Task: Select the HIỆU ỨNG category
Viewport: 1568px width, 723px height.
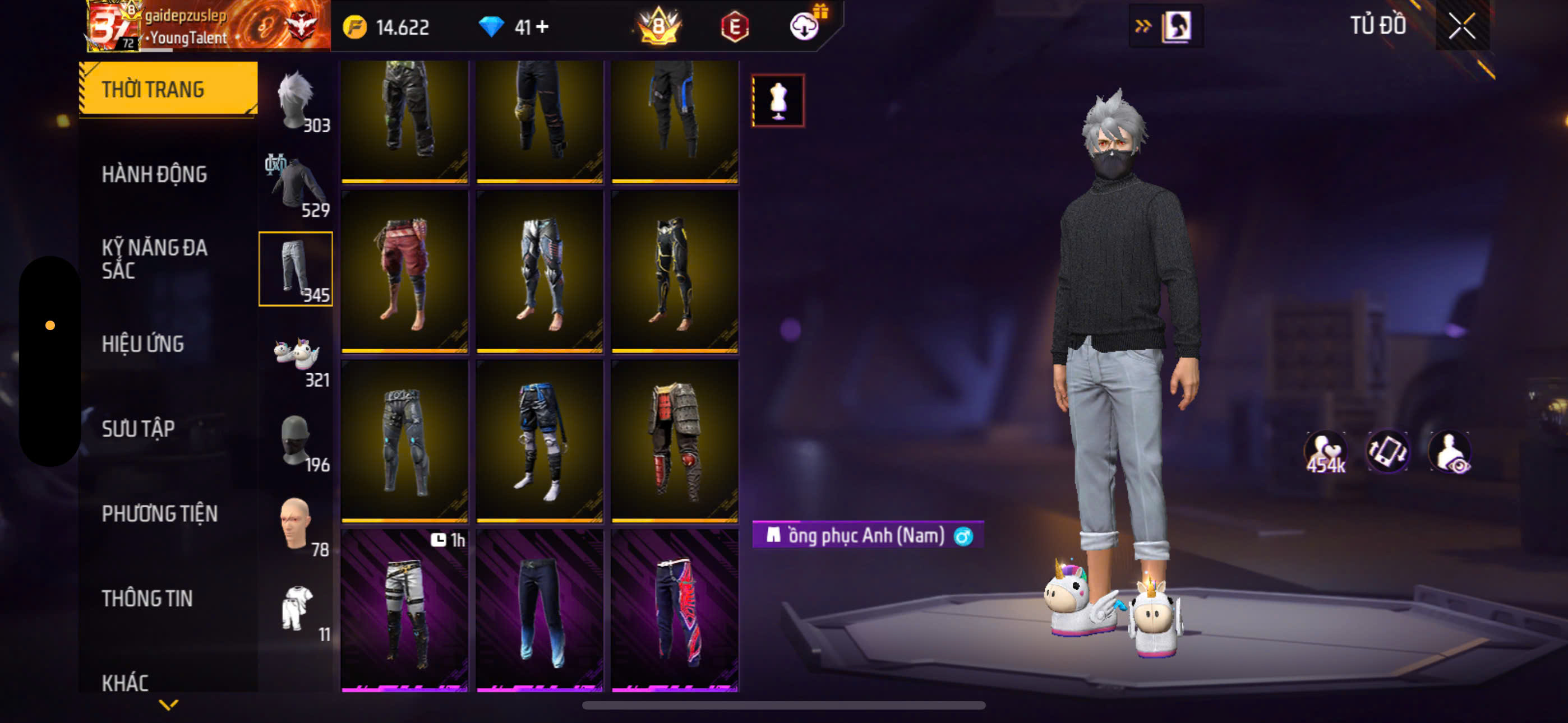Action: pyautogui.click(x=142, y=344)
